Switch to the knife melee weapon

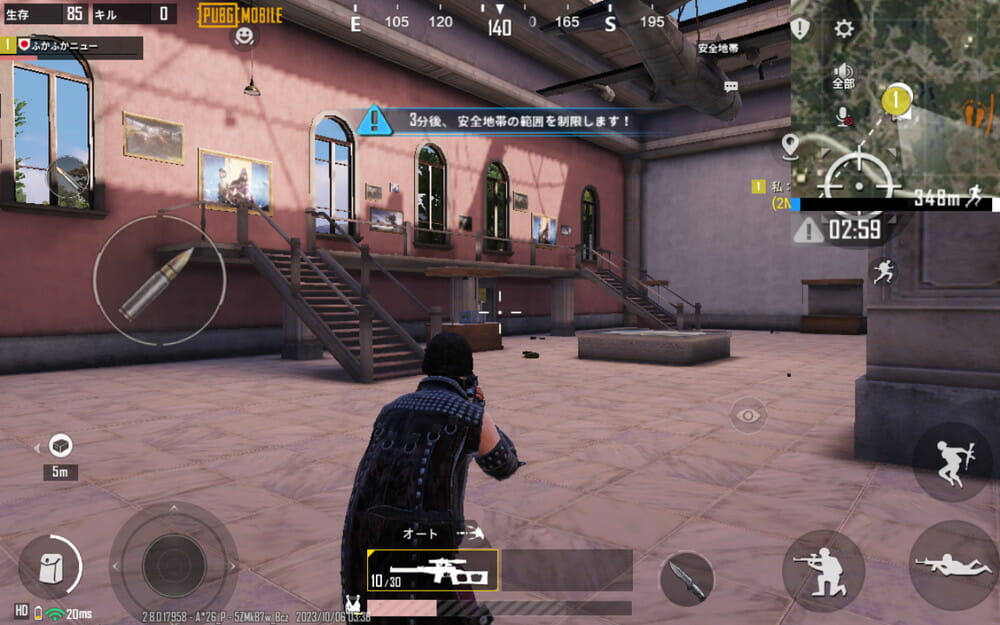(x=687, y=579)
